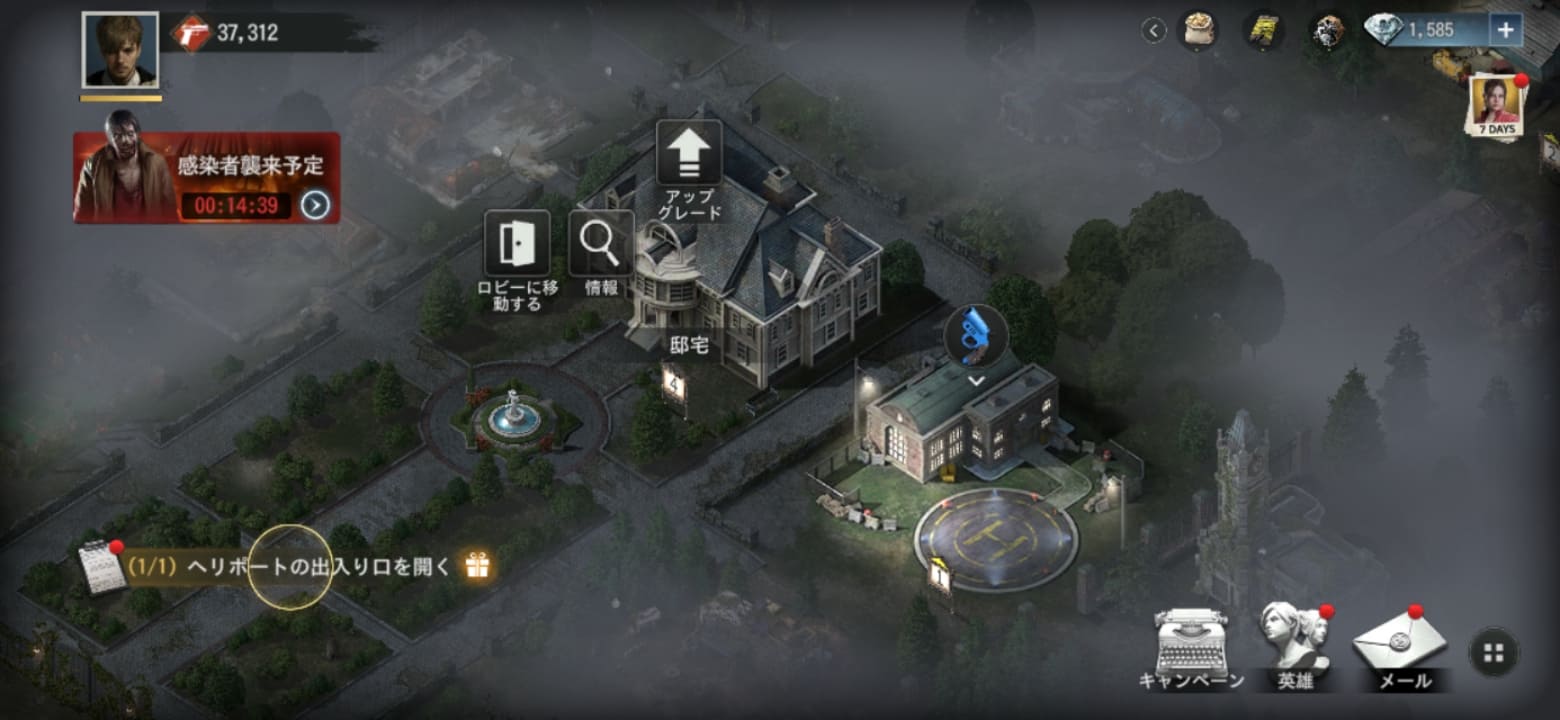The height and width of the screenshot is (720, 1560).
Task: Collapse the resource bar with the arrow
Action: (1154, 31)
